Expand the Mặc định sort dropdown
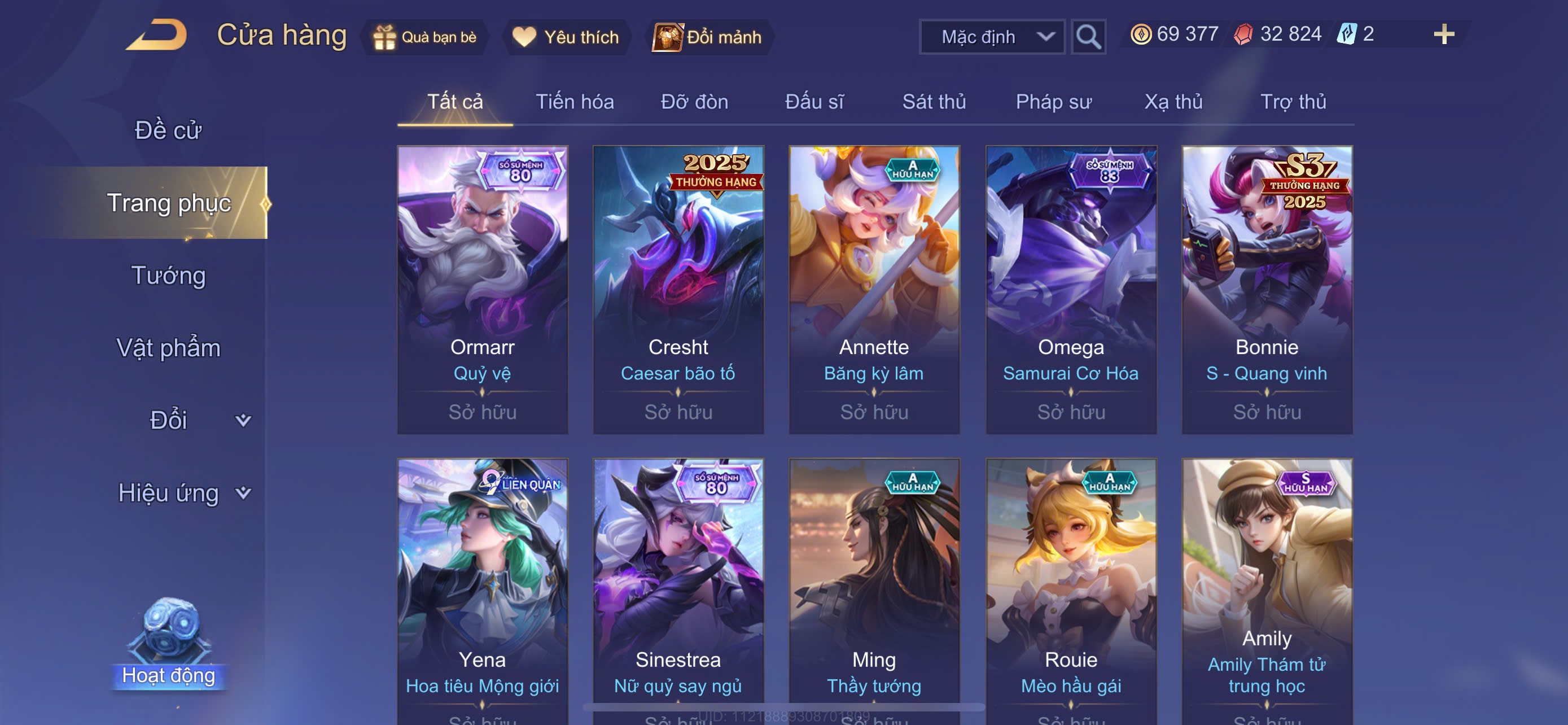The width and height of the screenshot is (1568, 725). [991, 37]
